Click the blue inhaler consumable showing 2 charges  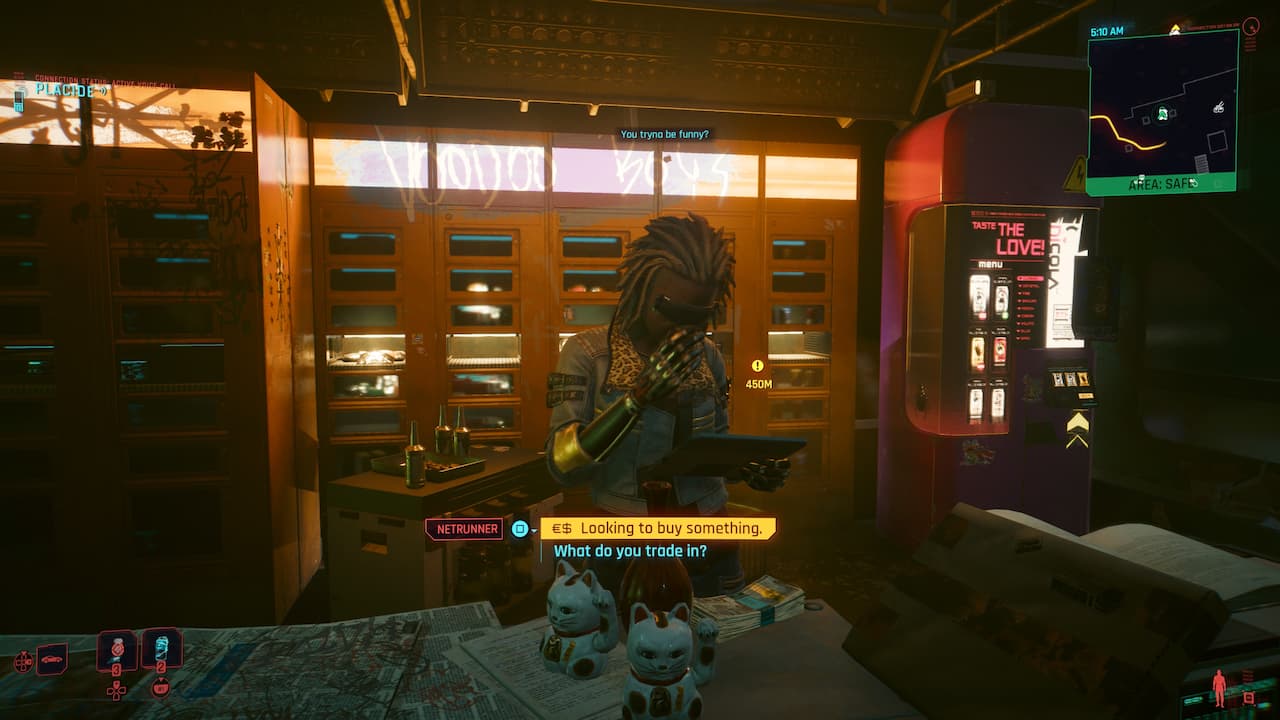tap(163, 648)
